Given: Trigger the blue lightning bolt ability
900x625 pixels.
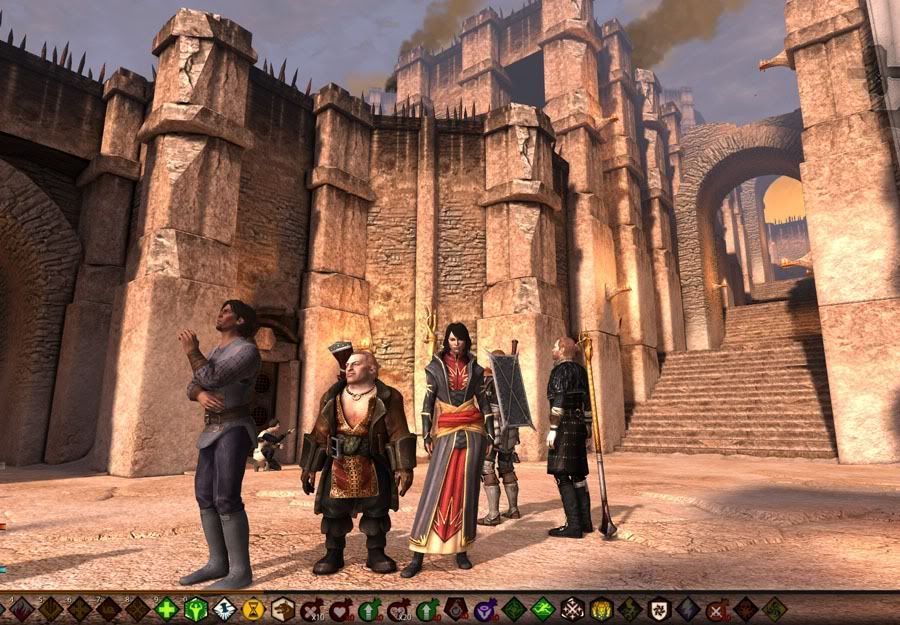Looking at the screenshot, I should [x=688, y=609].
